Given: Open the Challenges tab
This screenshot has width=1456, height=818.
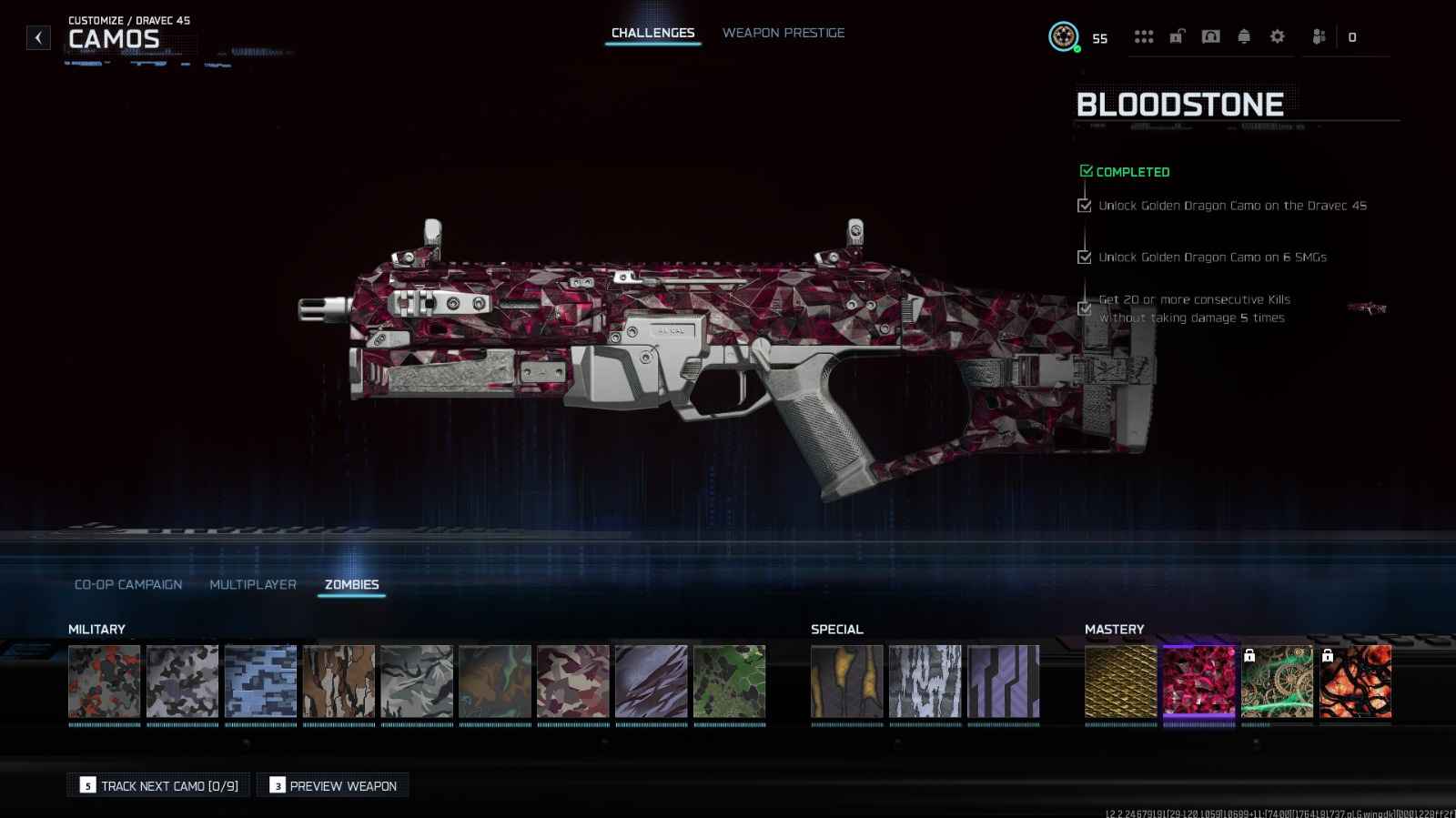Looking at the screenshot, I should tap(652, 33).
